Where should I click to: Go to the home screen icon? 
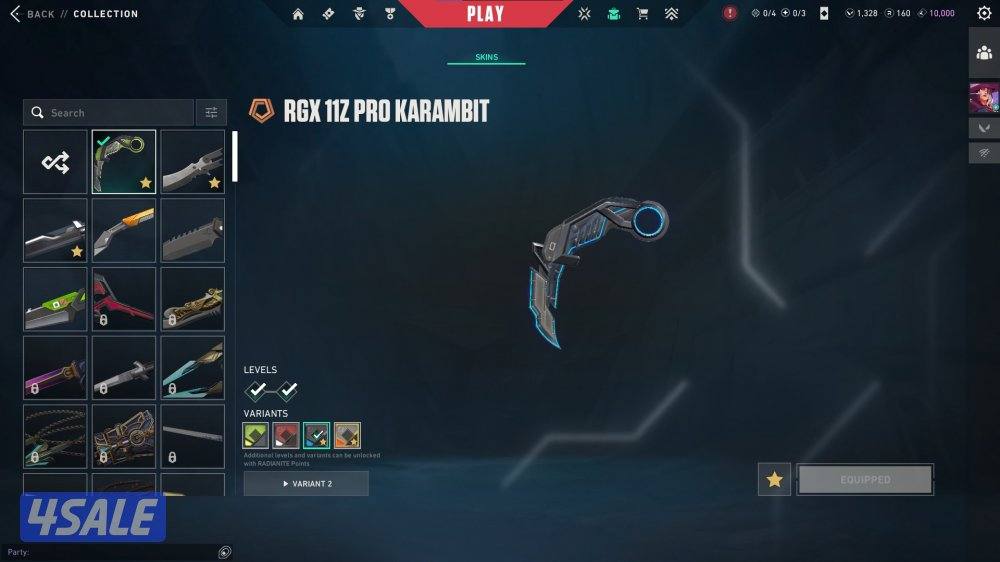click(x=298, y=14)
